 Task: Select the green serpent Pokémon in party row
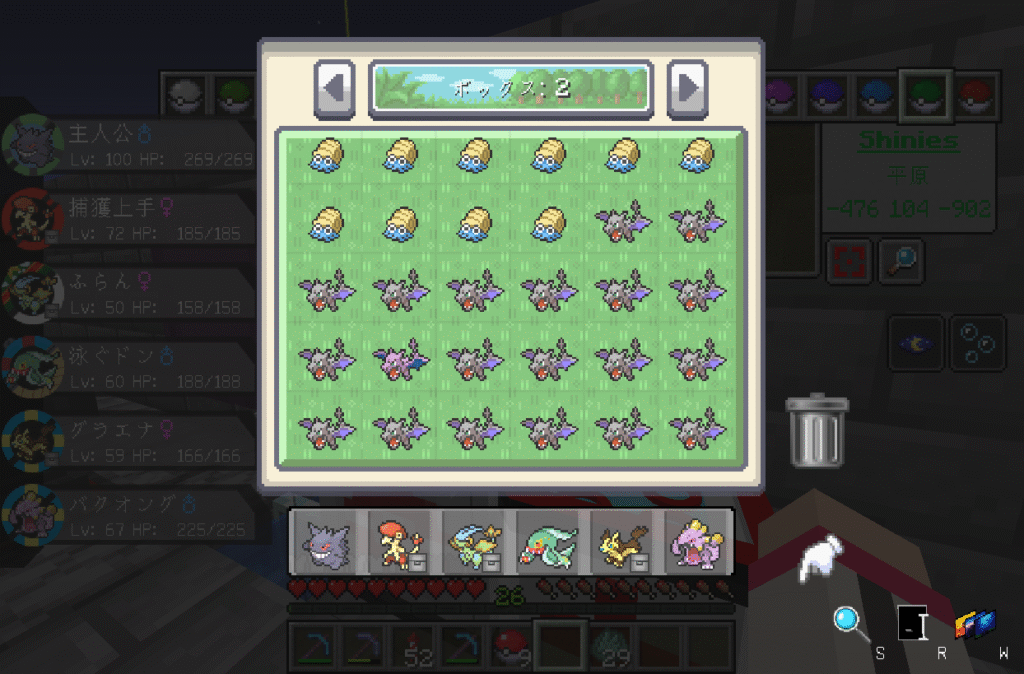point(548,543)
